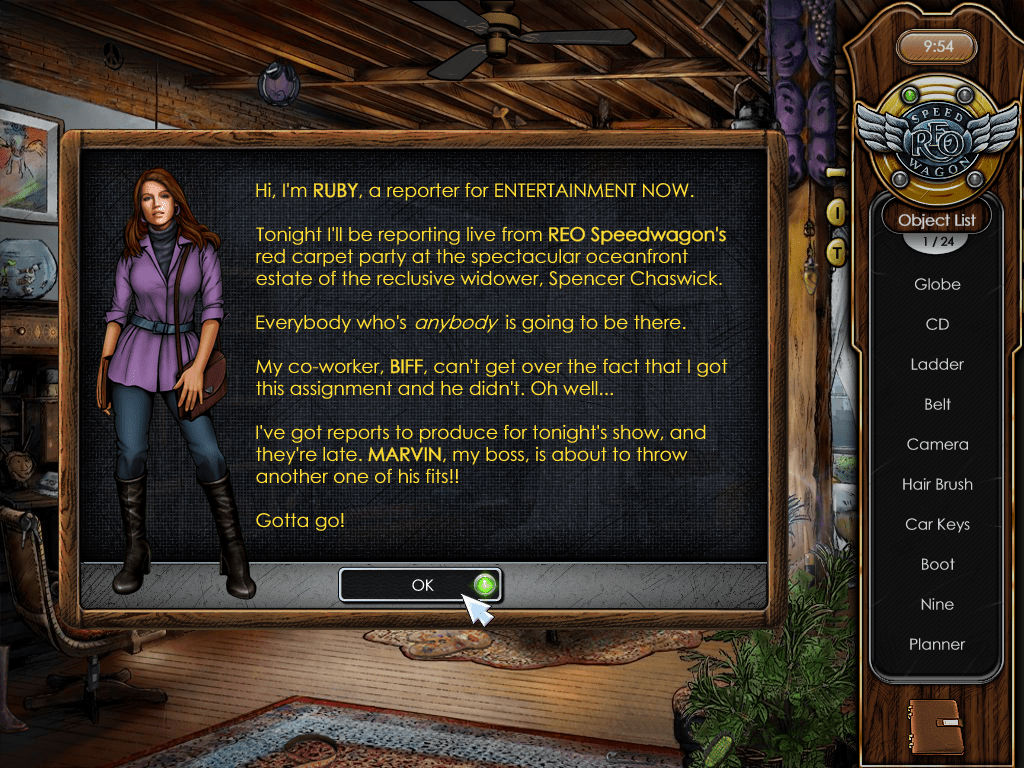This screenshot has height=768, width=1024.
Task: Choose Hair Brush from the list
Action: (937, 485)
